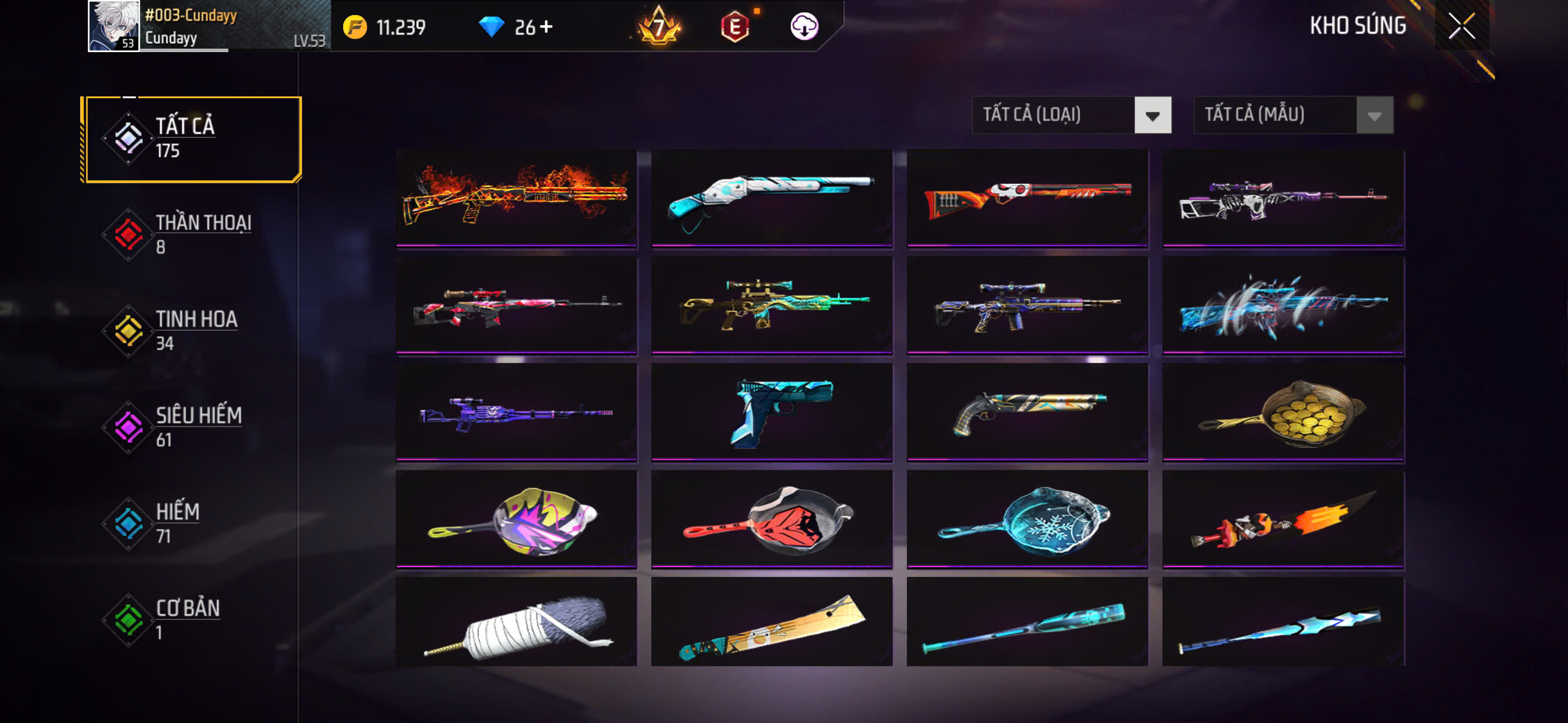Open the red E badge icon
This screenshot has width=1568, height=723.
[x=735, y=26]
